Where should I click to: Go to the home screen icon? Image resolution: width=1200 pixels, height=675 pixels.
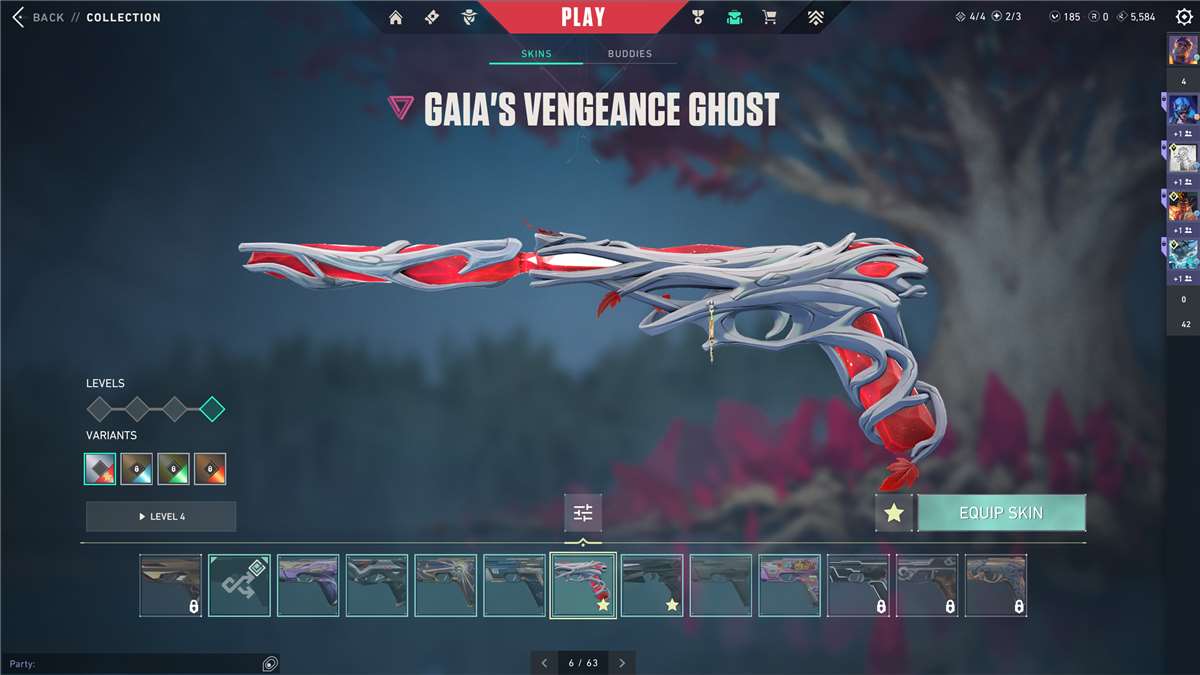(396, 17)
